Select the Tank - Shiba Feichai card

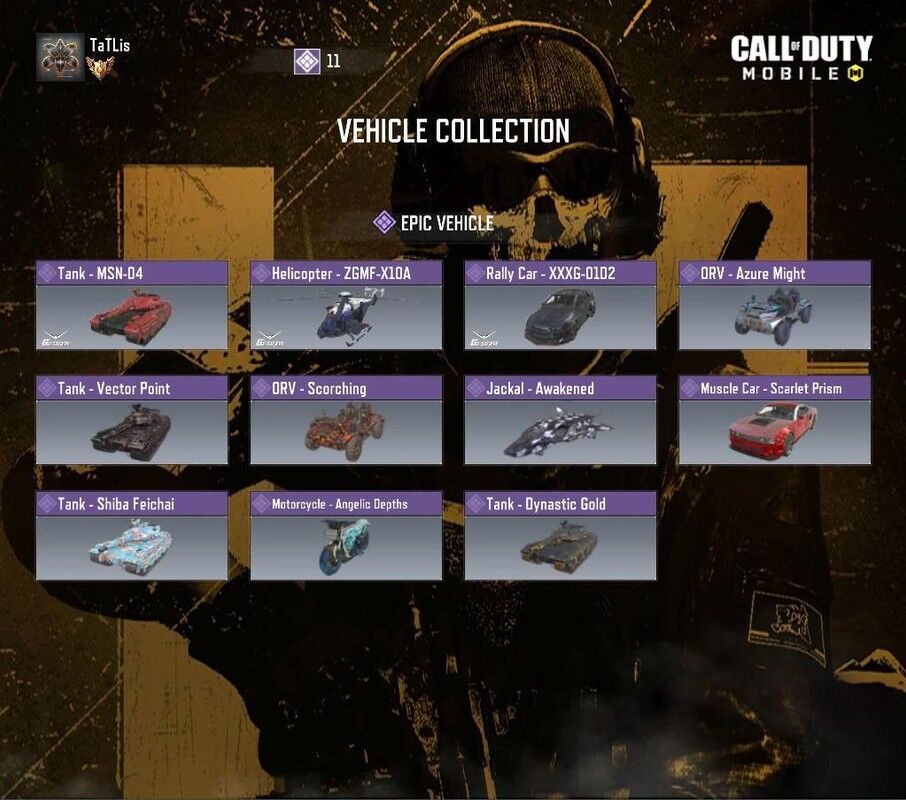pos(132,536)
